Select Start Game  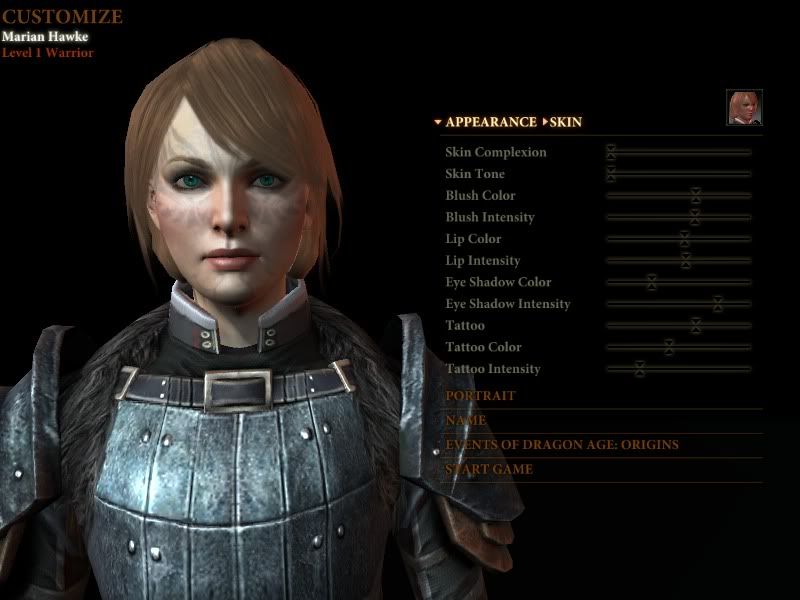489,470
